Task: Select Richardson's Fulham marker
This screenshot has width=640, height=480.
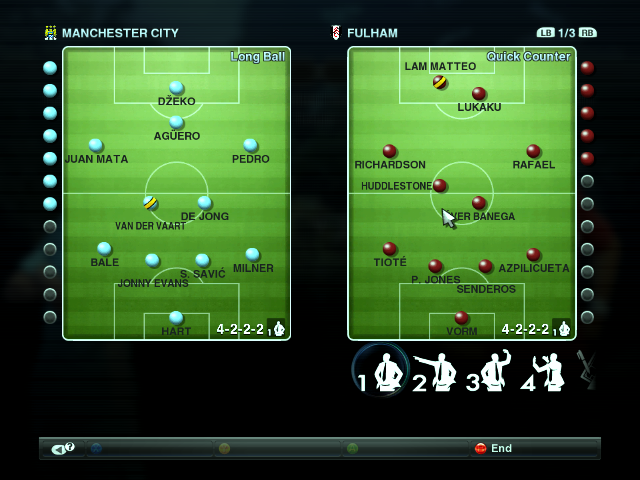Action: [x=390, y=151]
